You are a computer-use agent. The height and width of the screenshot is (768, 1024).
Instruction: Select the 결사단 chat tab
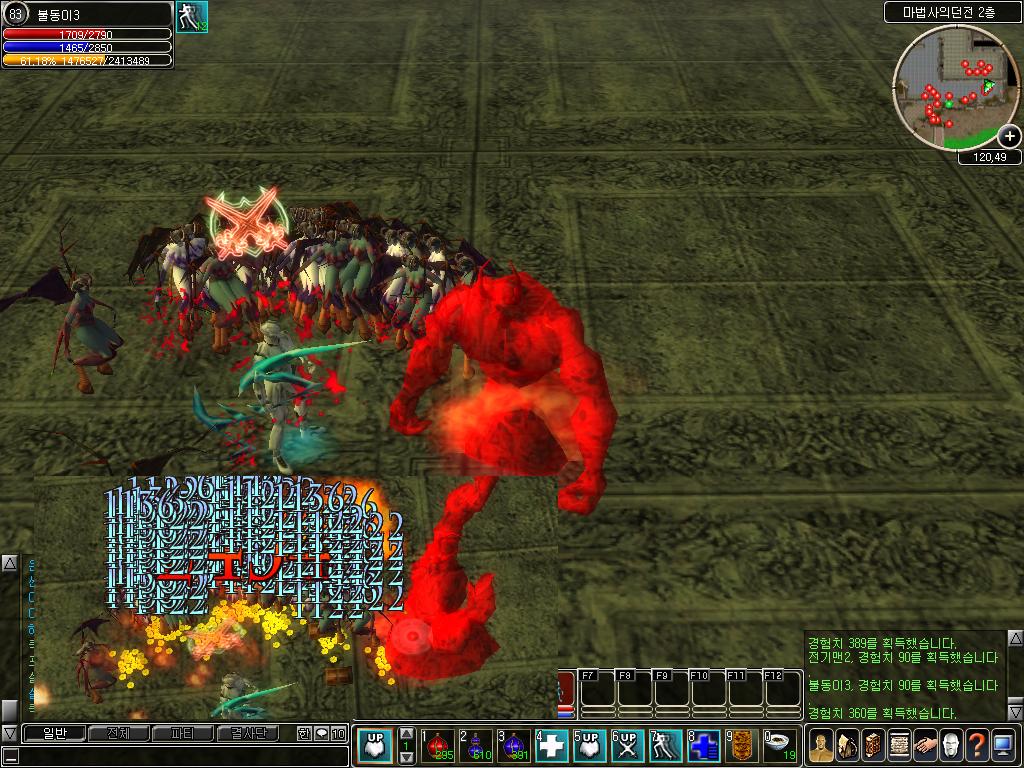[248, 734]
